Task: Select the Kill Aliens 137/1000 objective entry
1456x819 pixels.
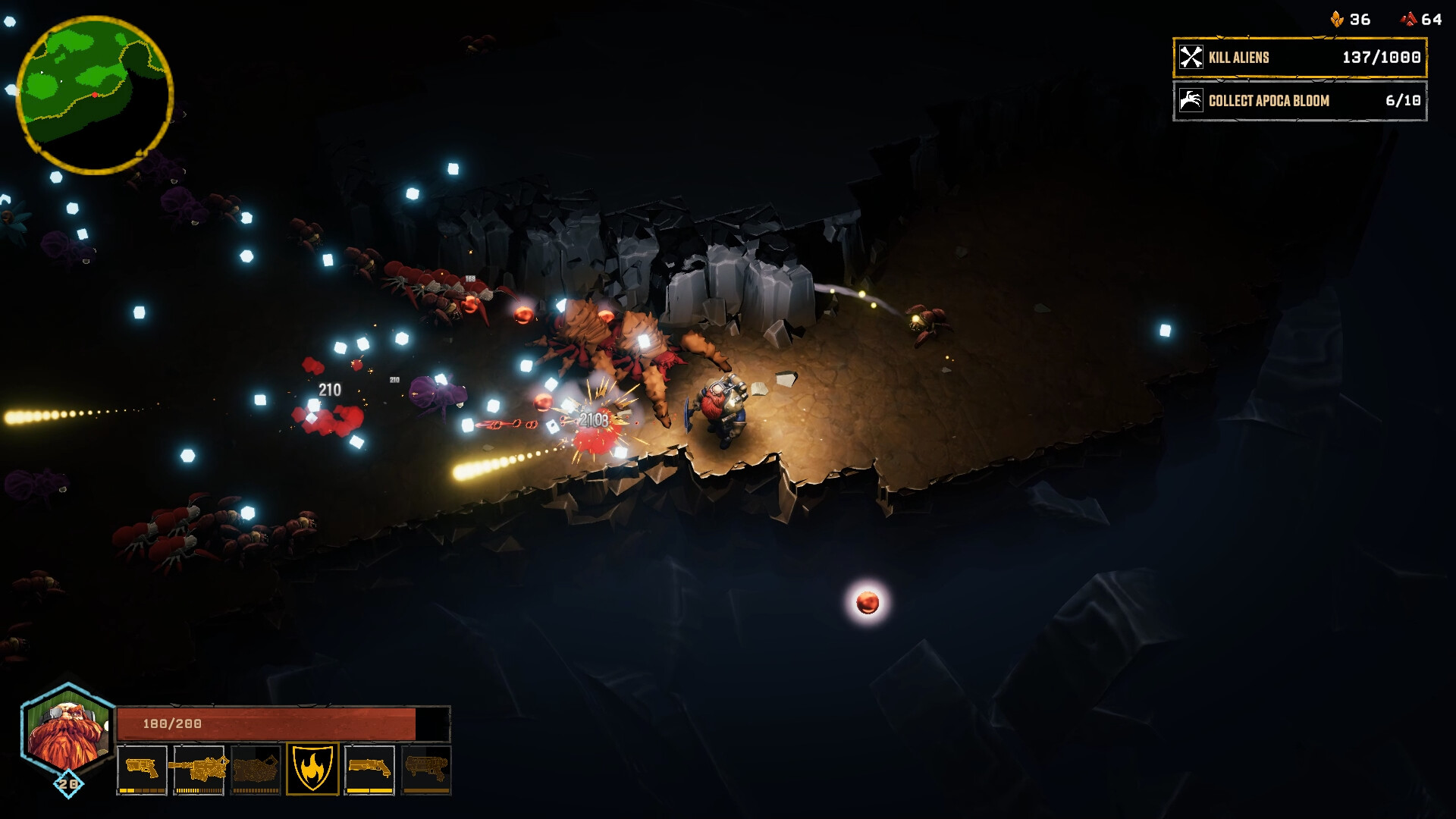Action: pos(1299,56)
